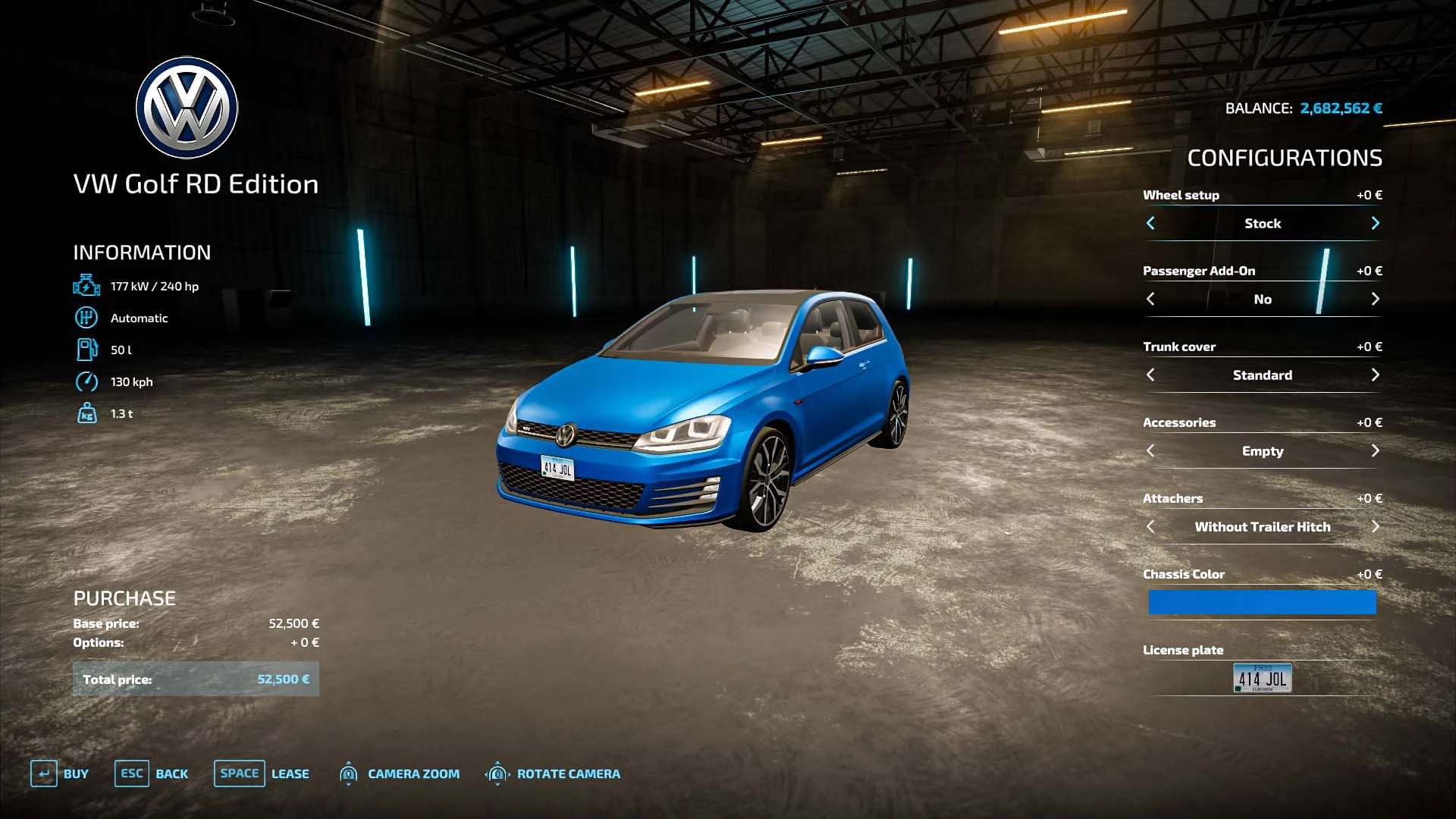The width and height of the screenshot is (1456, 819).
Task: Edit the 414 JOL license plate
Action: 1262,678
